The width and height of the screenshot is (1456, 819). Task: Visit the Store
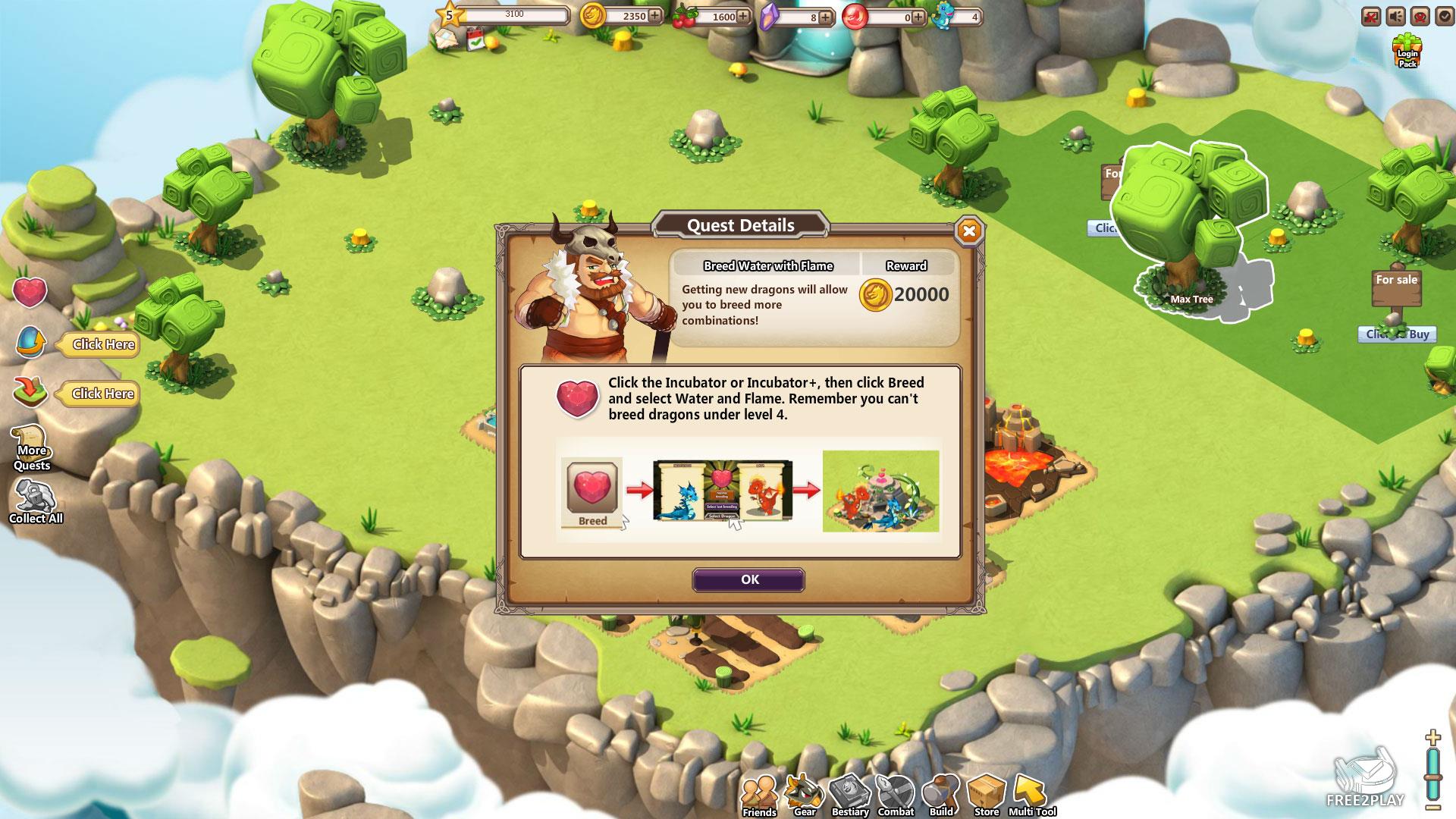coord(986,795)
